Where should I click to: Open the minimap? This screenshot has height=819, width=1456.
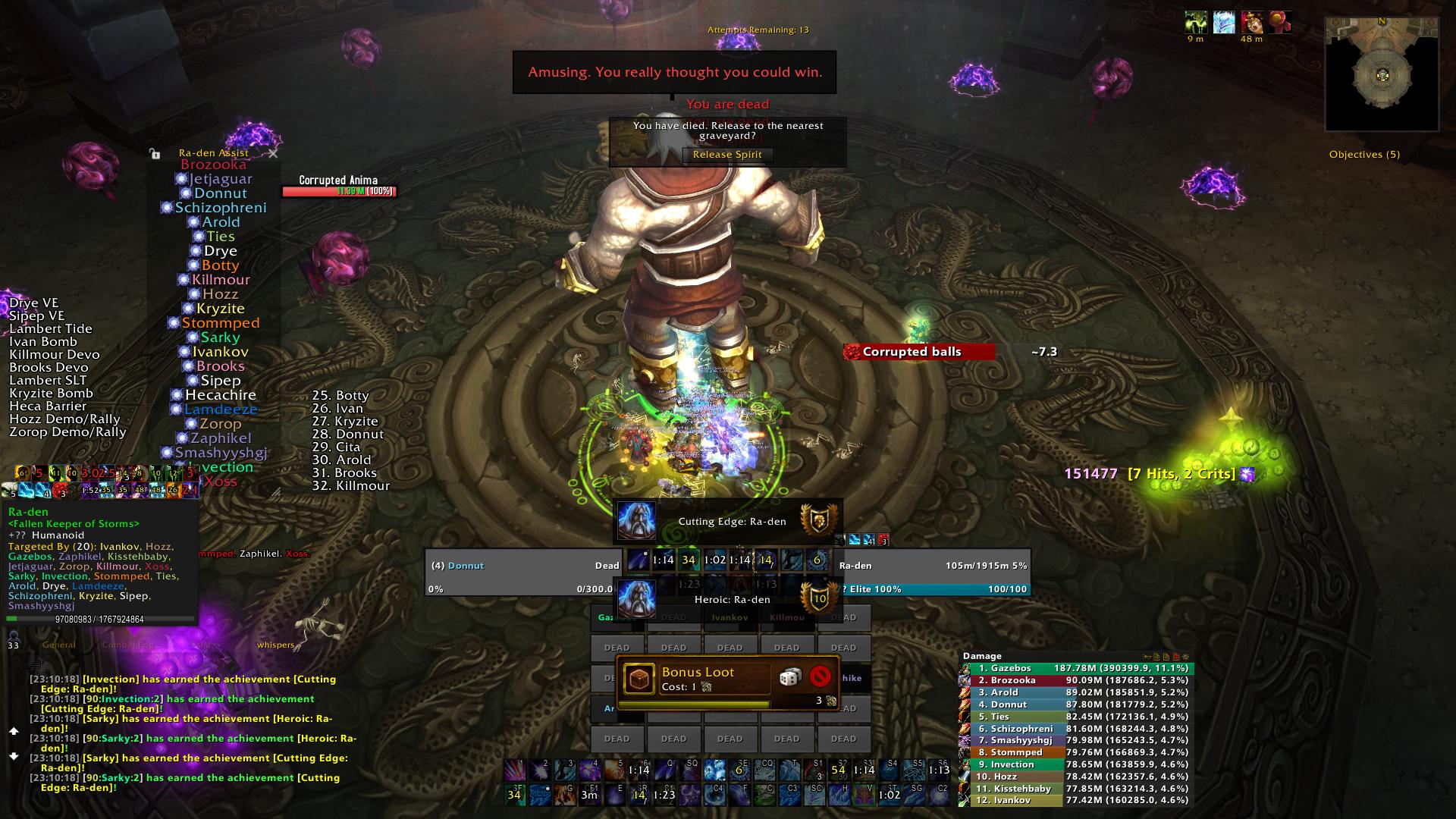tap(1381, 75)
